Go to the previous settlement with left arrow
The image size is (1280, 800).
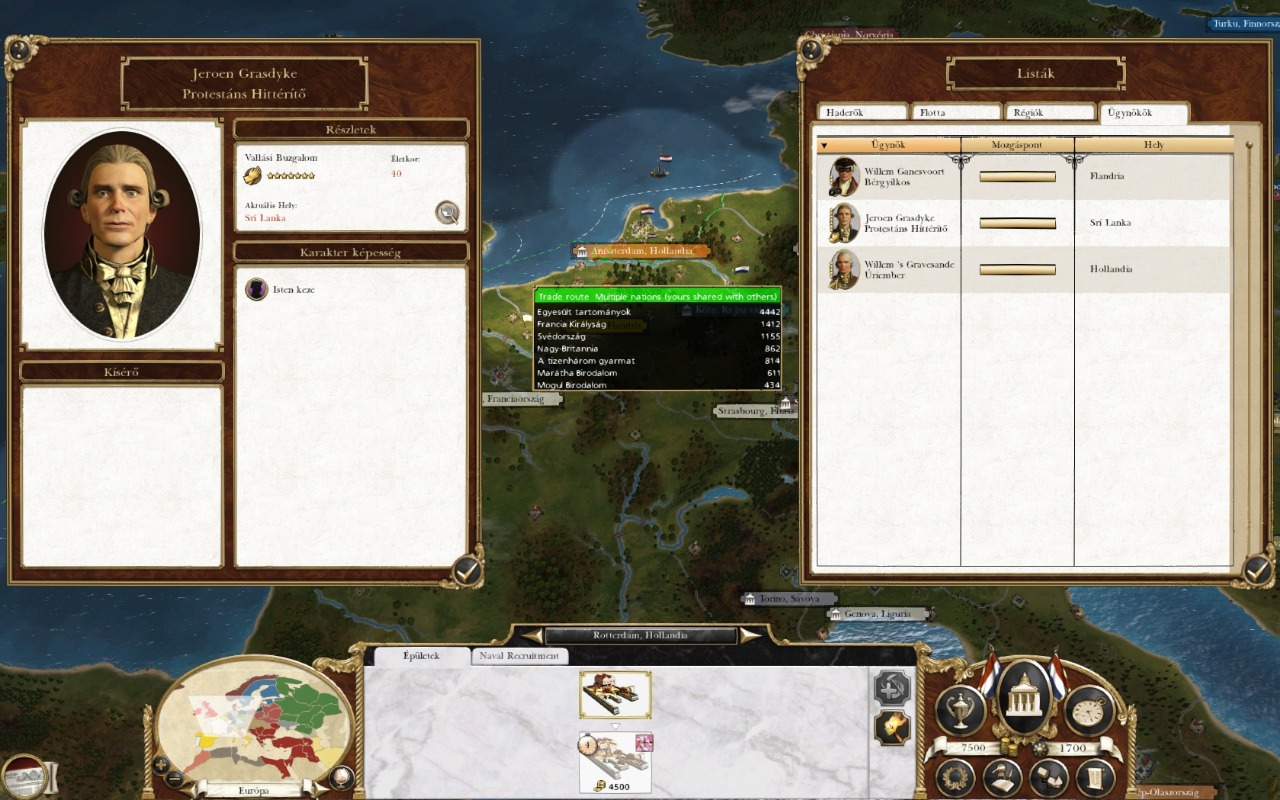coord(531,635)
